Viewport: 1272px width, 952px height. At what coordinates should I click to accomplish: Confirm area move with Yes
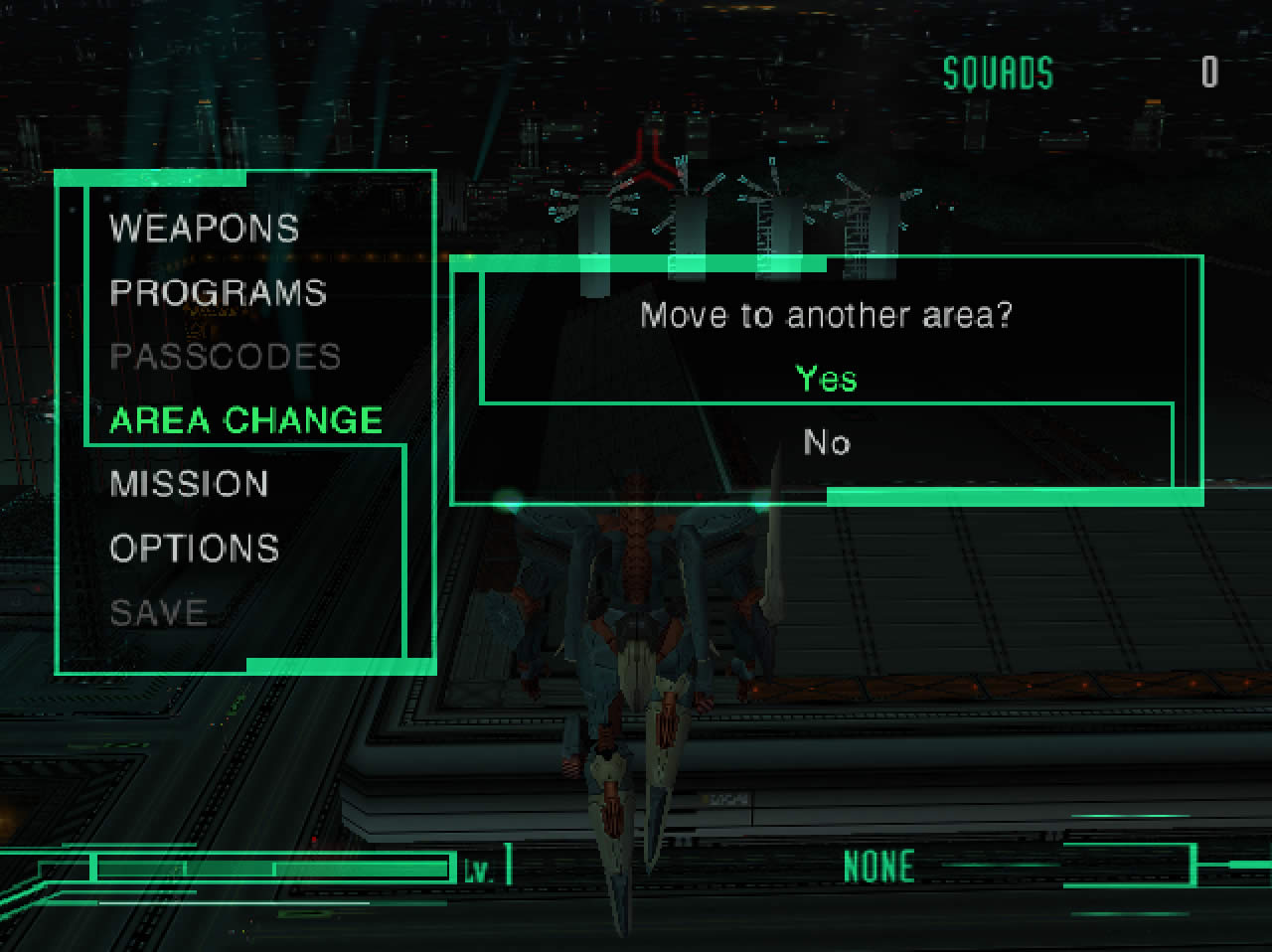826,379
